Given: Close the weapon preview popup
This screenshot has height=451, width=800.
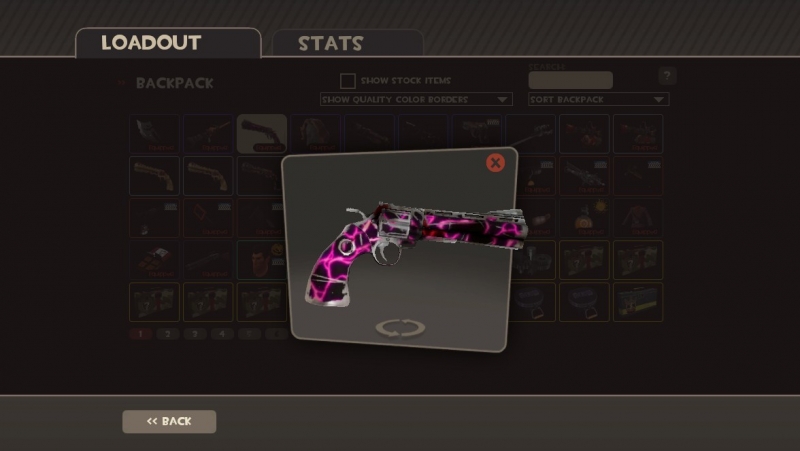Looking at the screenshot, I should (495, 163).
